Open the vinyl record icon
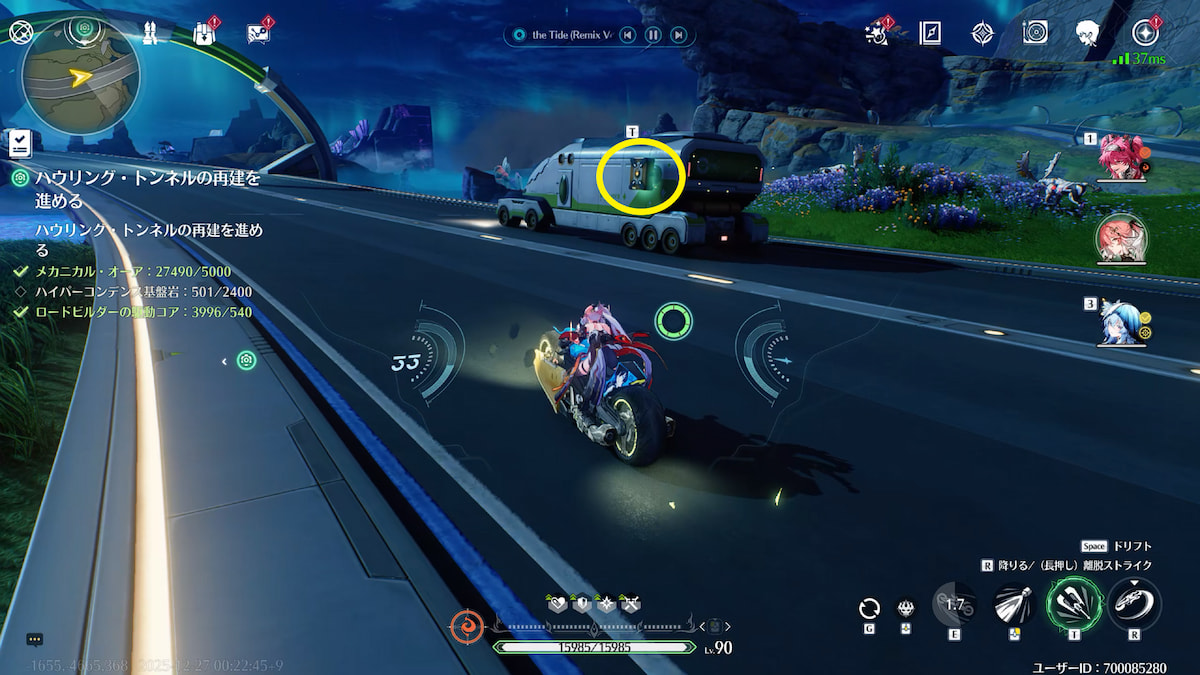This screenshot has width=1200, height=675. (x=1035, y=32)
